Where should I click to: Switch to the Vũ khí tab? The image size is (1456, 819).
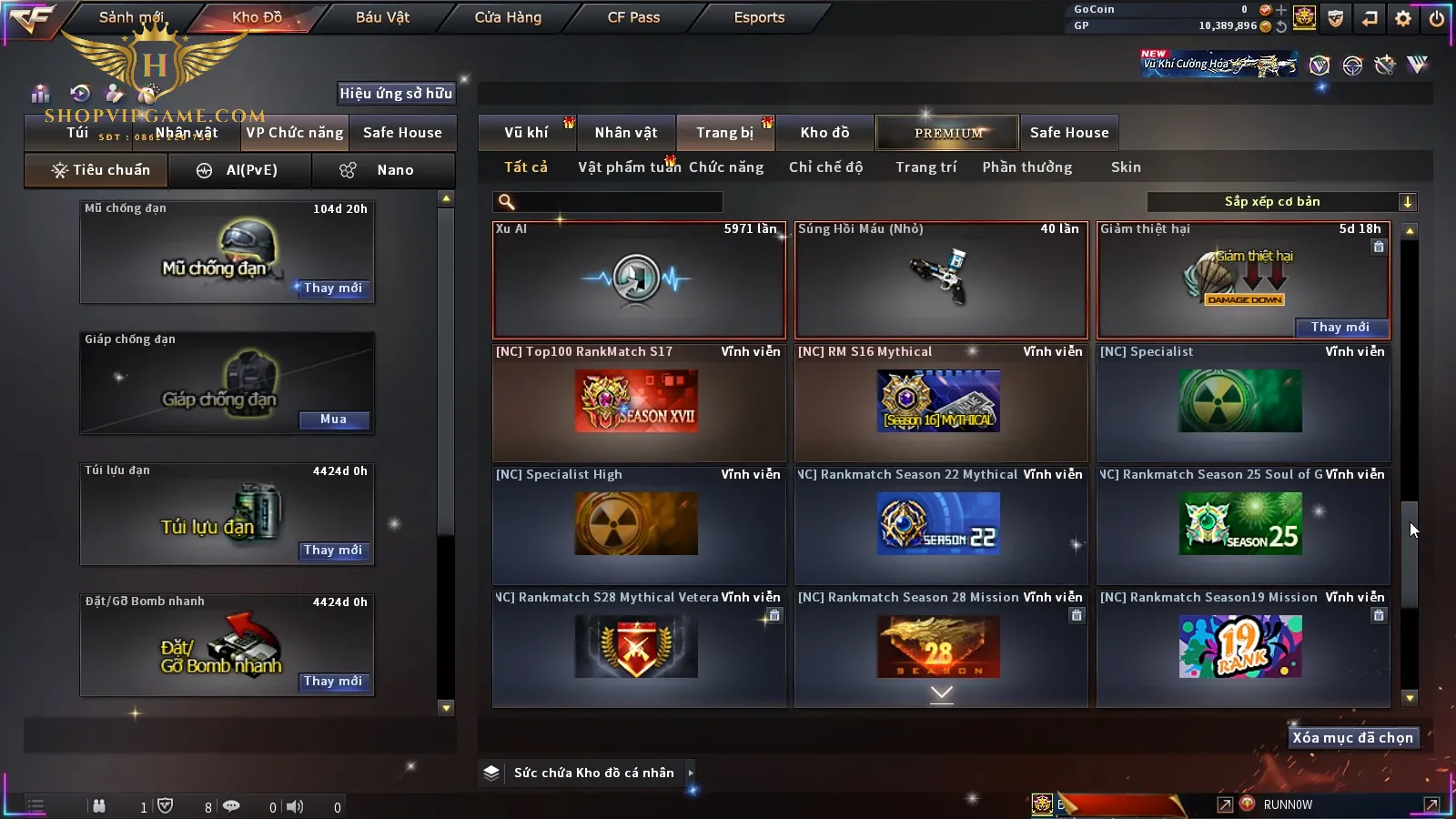(526, 133)
